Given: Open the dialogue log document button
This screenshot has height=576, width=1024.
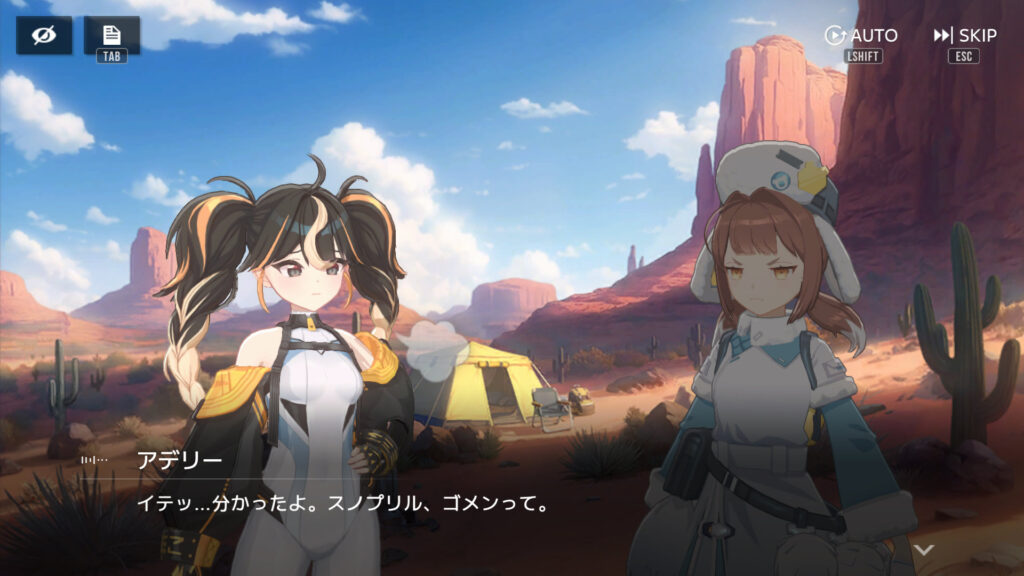Looking at the screenshot, I should 111,35.
